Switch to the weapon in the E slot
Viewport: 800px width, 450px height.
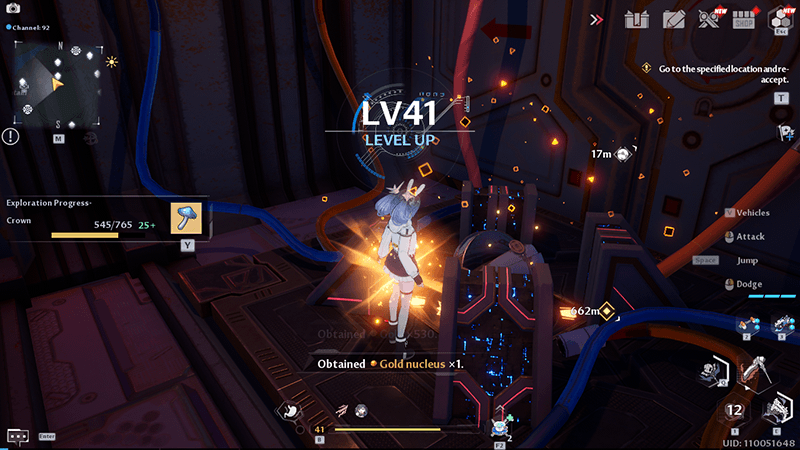point(777,408)
